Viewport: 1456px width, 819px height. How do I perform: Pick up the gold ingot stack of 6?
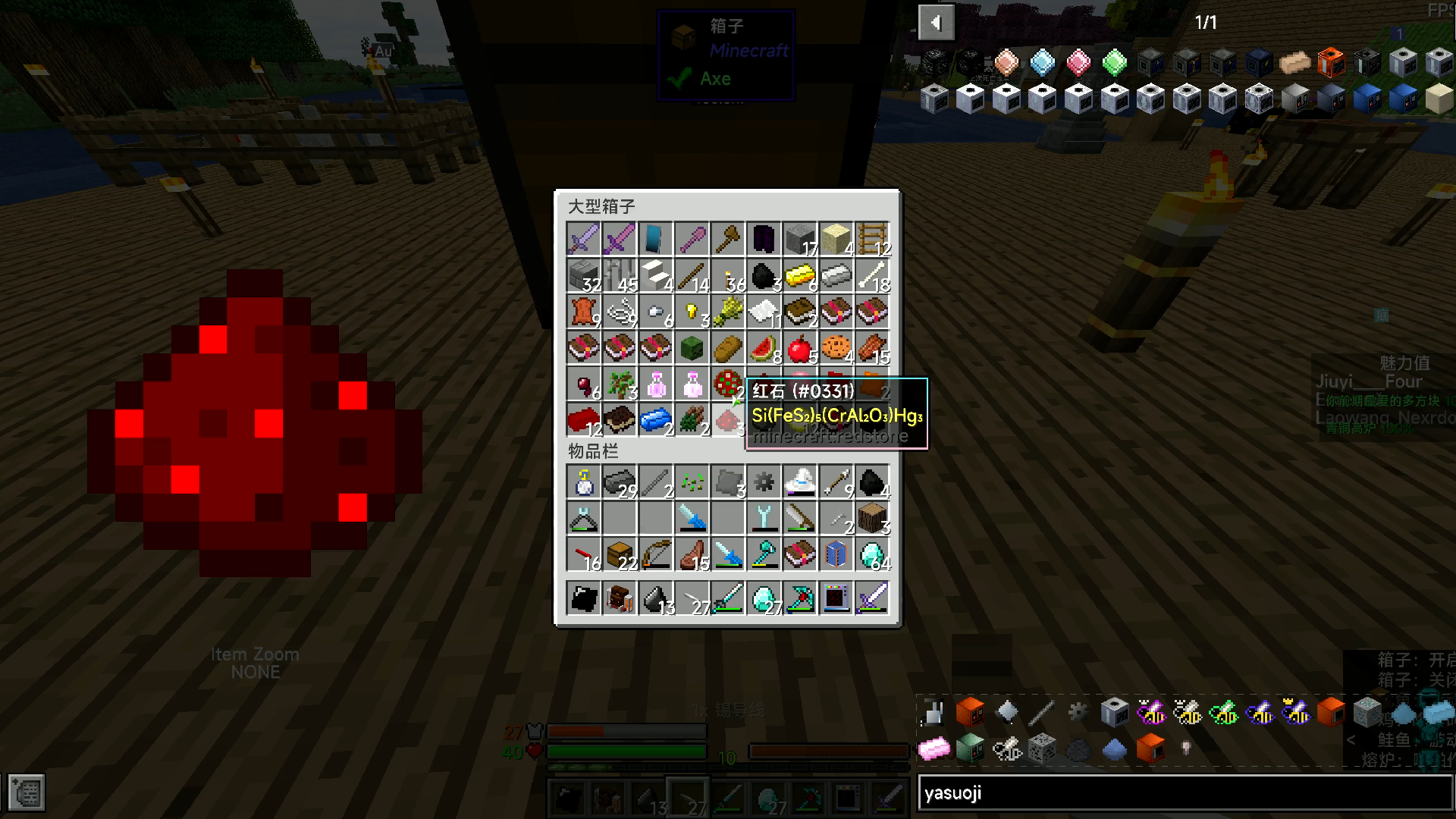(x=801, y=275)
